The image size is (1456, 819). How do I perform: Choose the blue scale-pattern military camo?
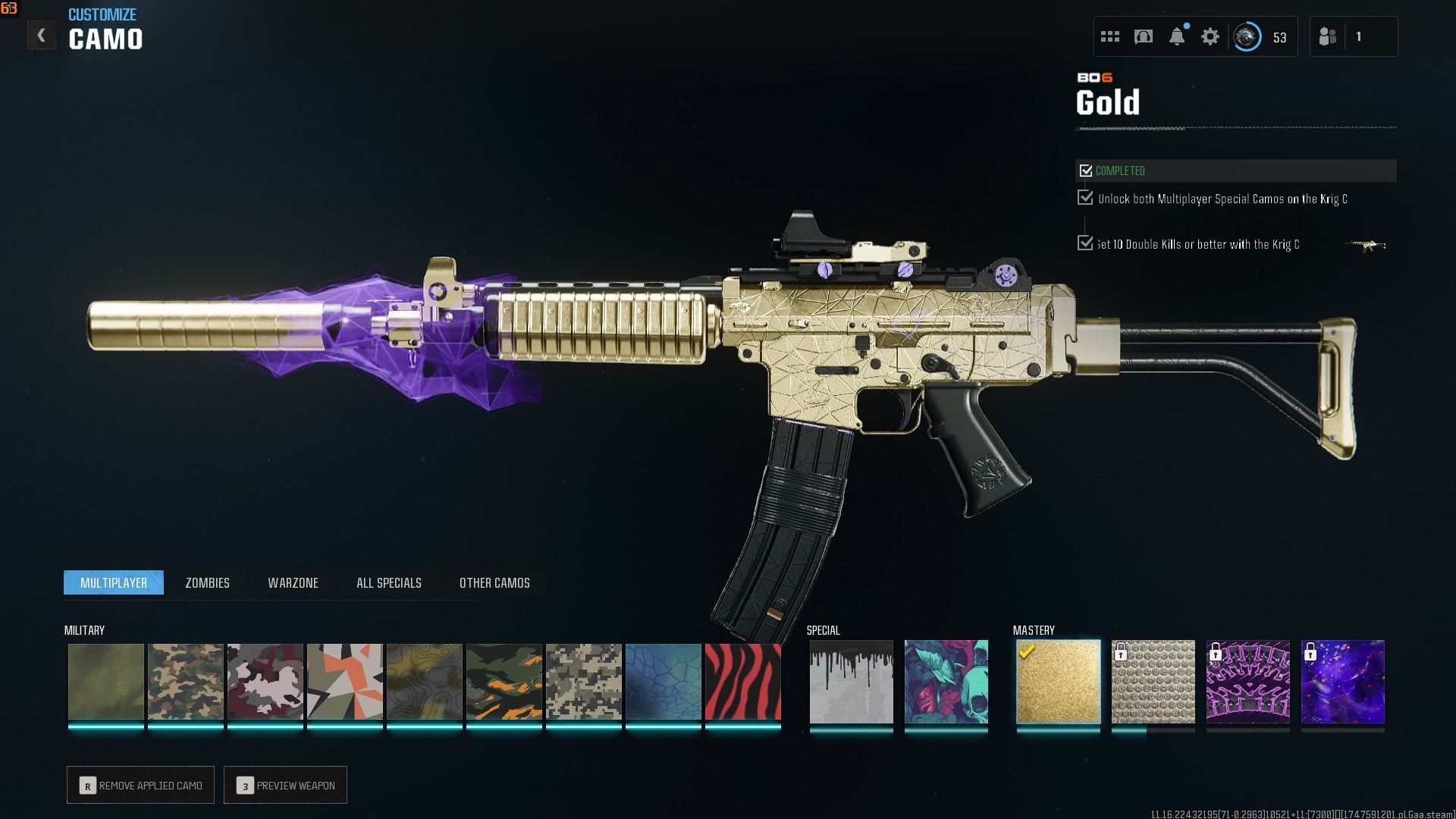tap(663, 682)
